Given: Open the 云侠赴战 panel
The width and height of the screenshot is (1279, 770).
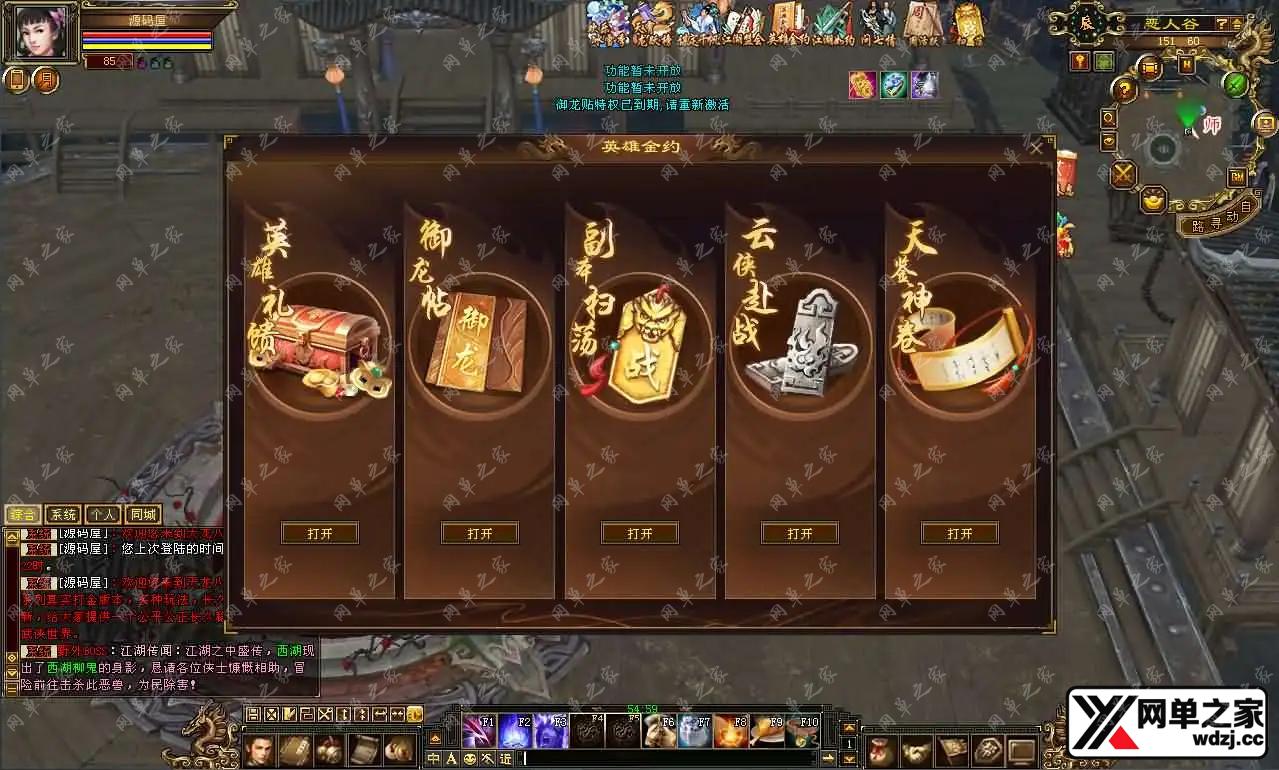Looking at the screenshot, I should [800, 534].
